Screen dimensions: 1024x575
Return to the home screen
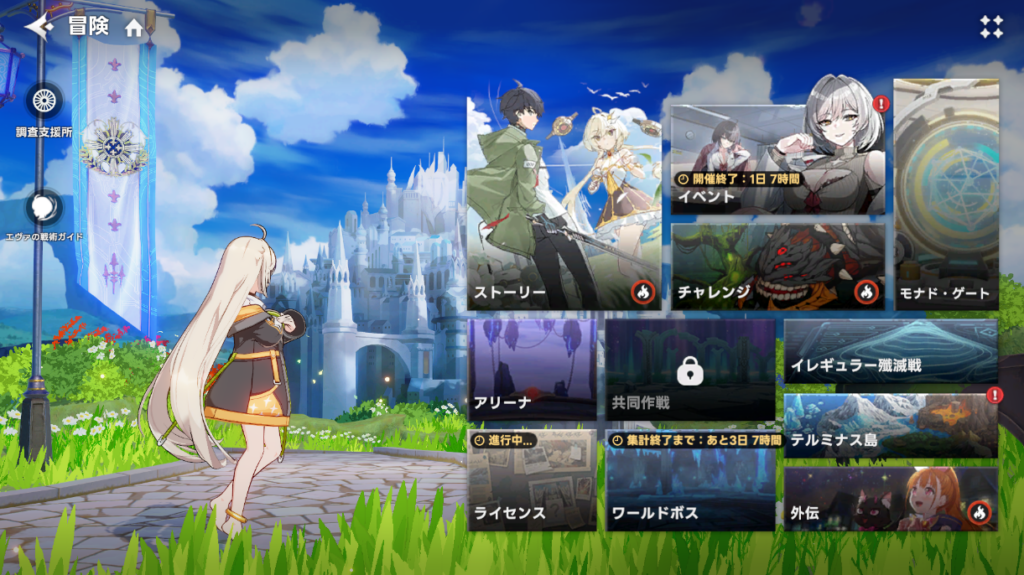[134, 28]
